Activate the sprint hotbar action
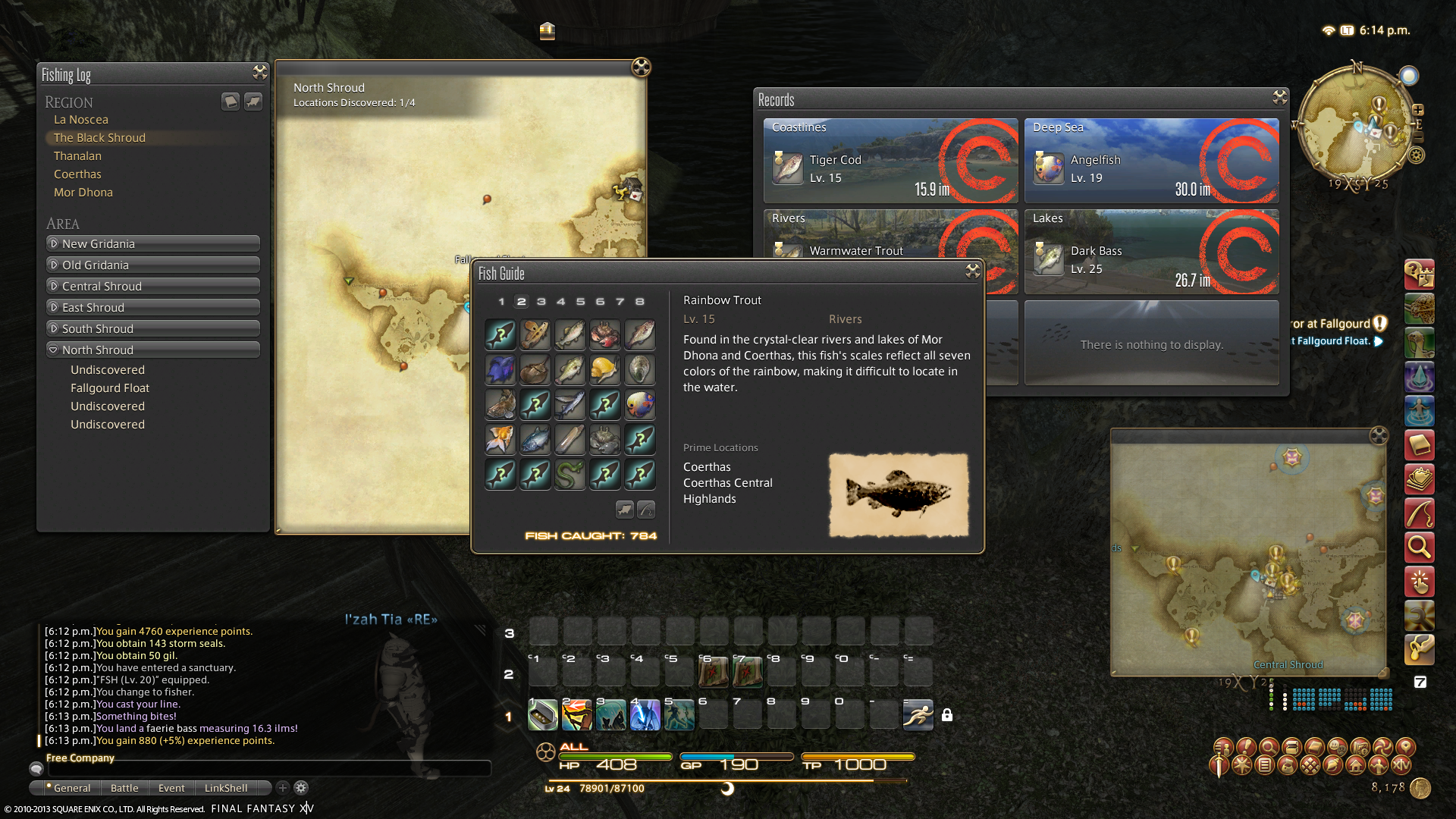The height and width of the screenshot is (819, 1456). point(918,714)
